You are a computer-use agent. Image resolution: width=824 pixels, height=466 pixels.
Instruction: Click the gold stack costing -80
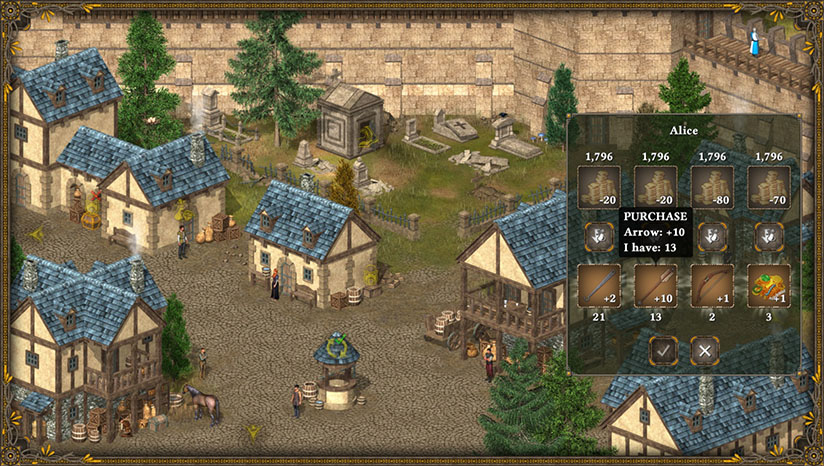tap(712, 187)
